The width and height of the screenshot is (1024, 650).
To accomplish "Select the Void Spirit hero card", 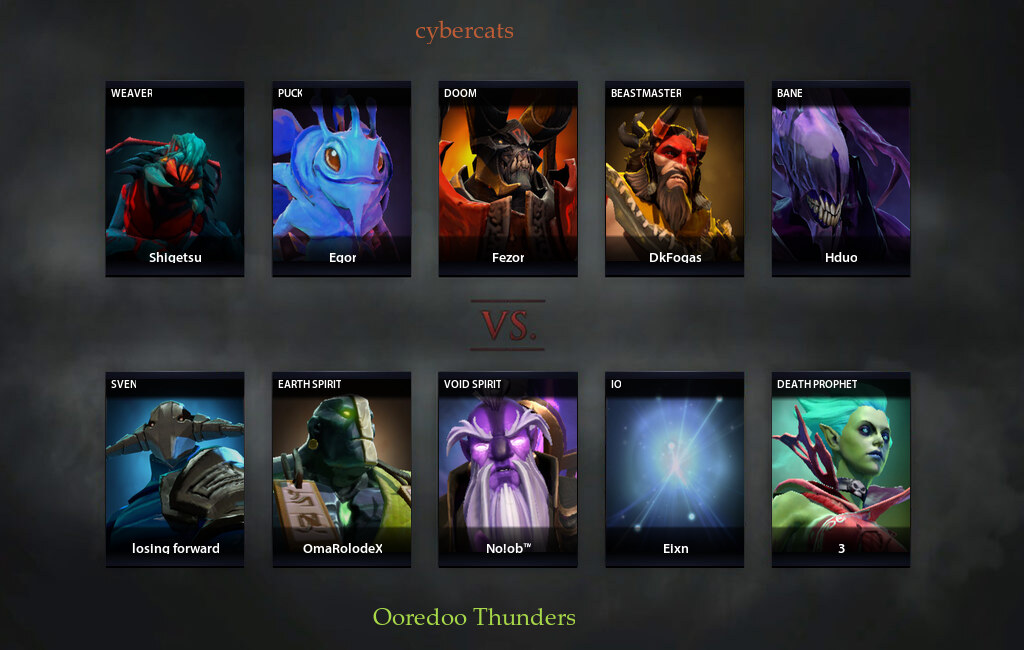I will click(508, 469).
